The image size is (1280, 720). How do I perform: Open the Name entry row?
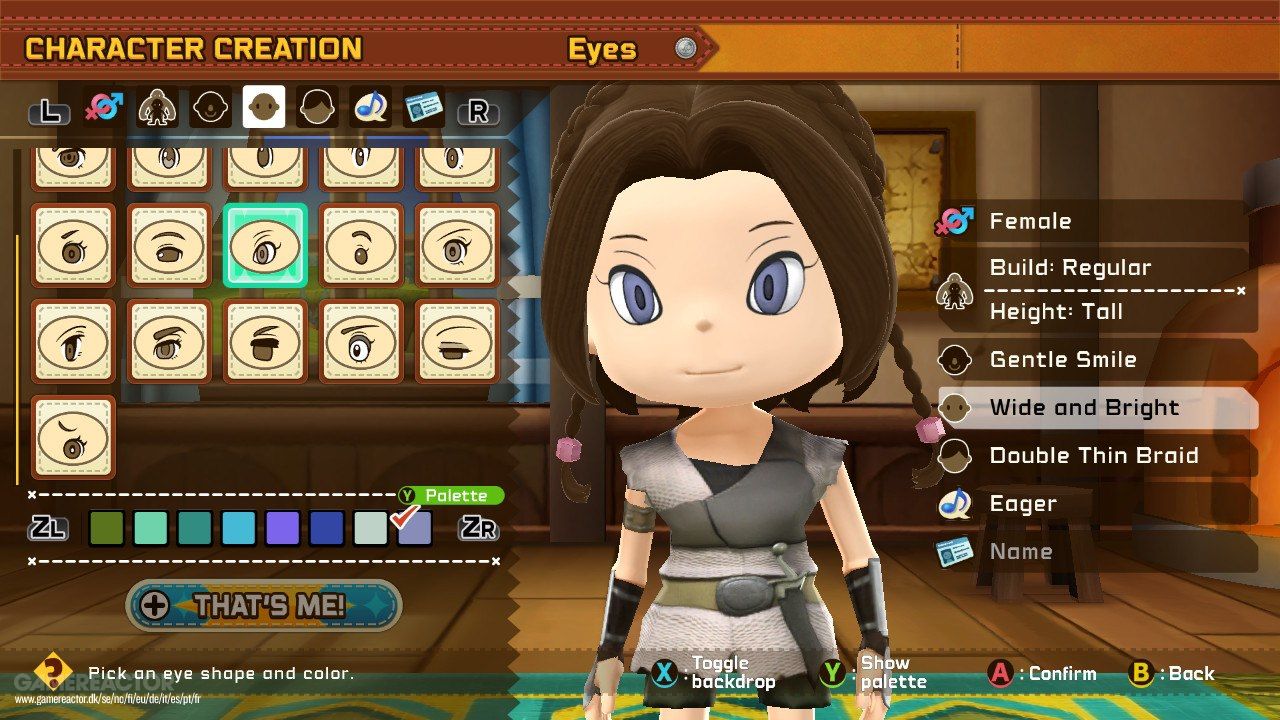[1095, 551]
